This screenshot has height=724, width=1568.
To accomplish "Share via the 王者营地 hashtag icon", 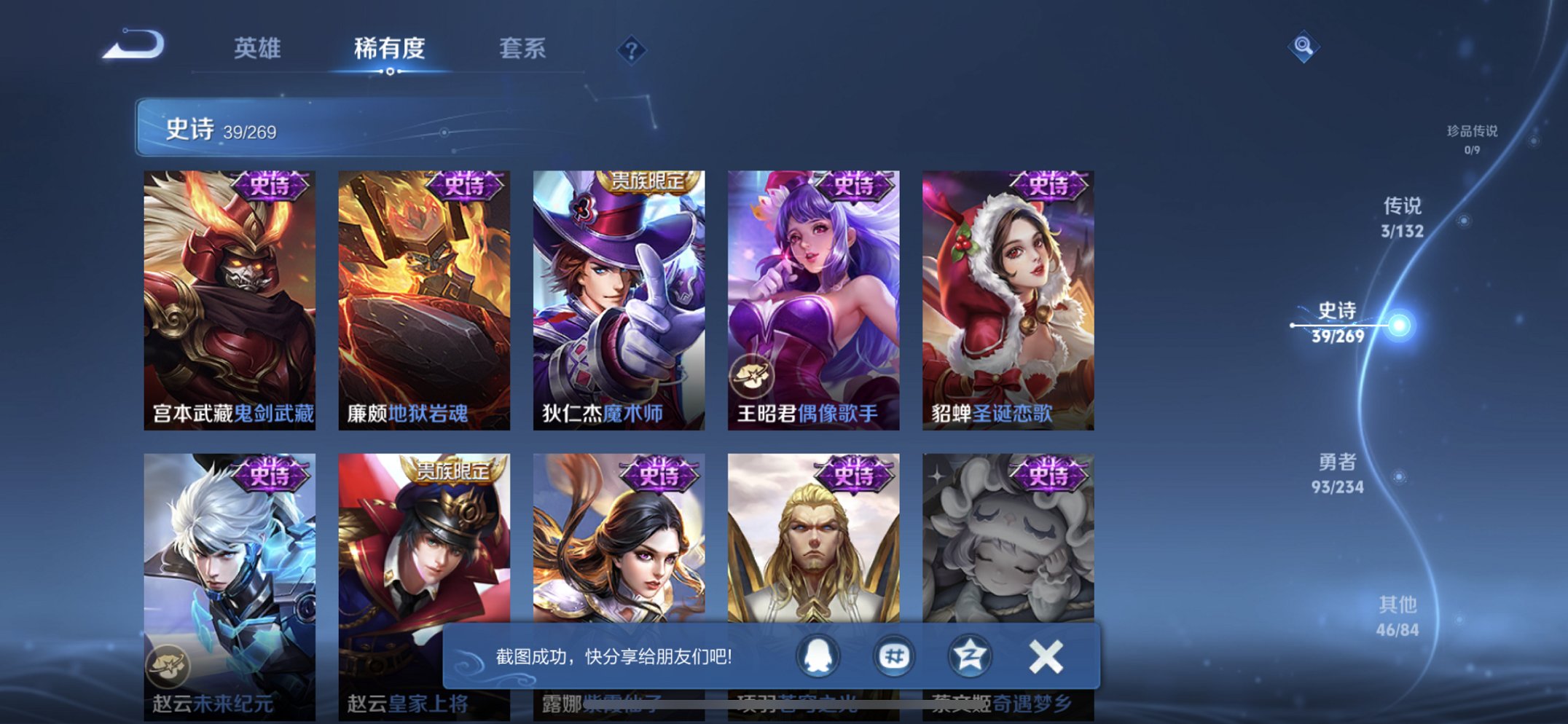I will (x=893, y=656).
